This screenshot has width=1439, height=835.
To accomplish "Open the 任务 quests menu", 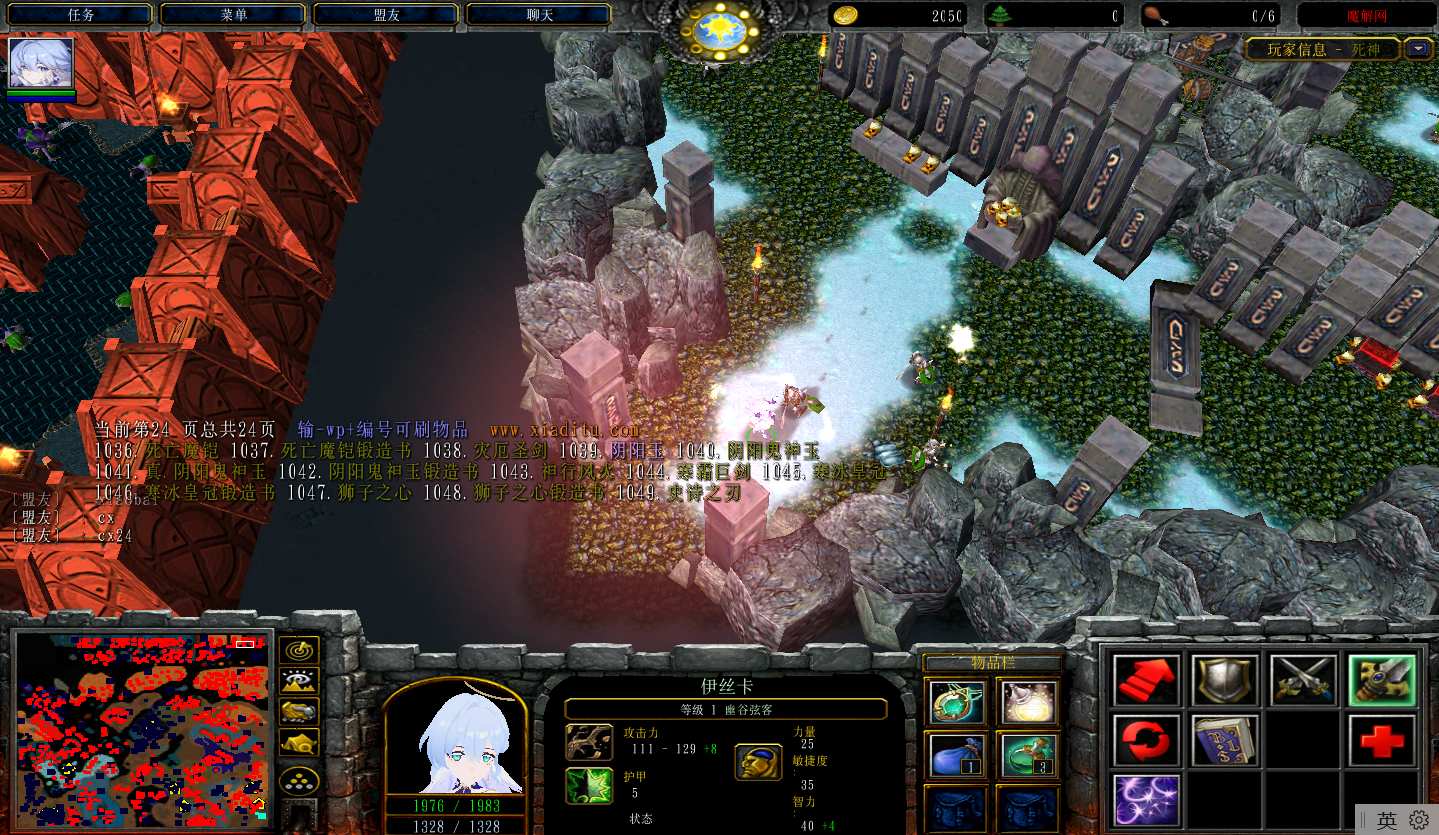I will point(81,15).
